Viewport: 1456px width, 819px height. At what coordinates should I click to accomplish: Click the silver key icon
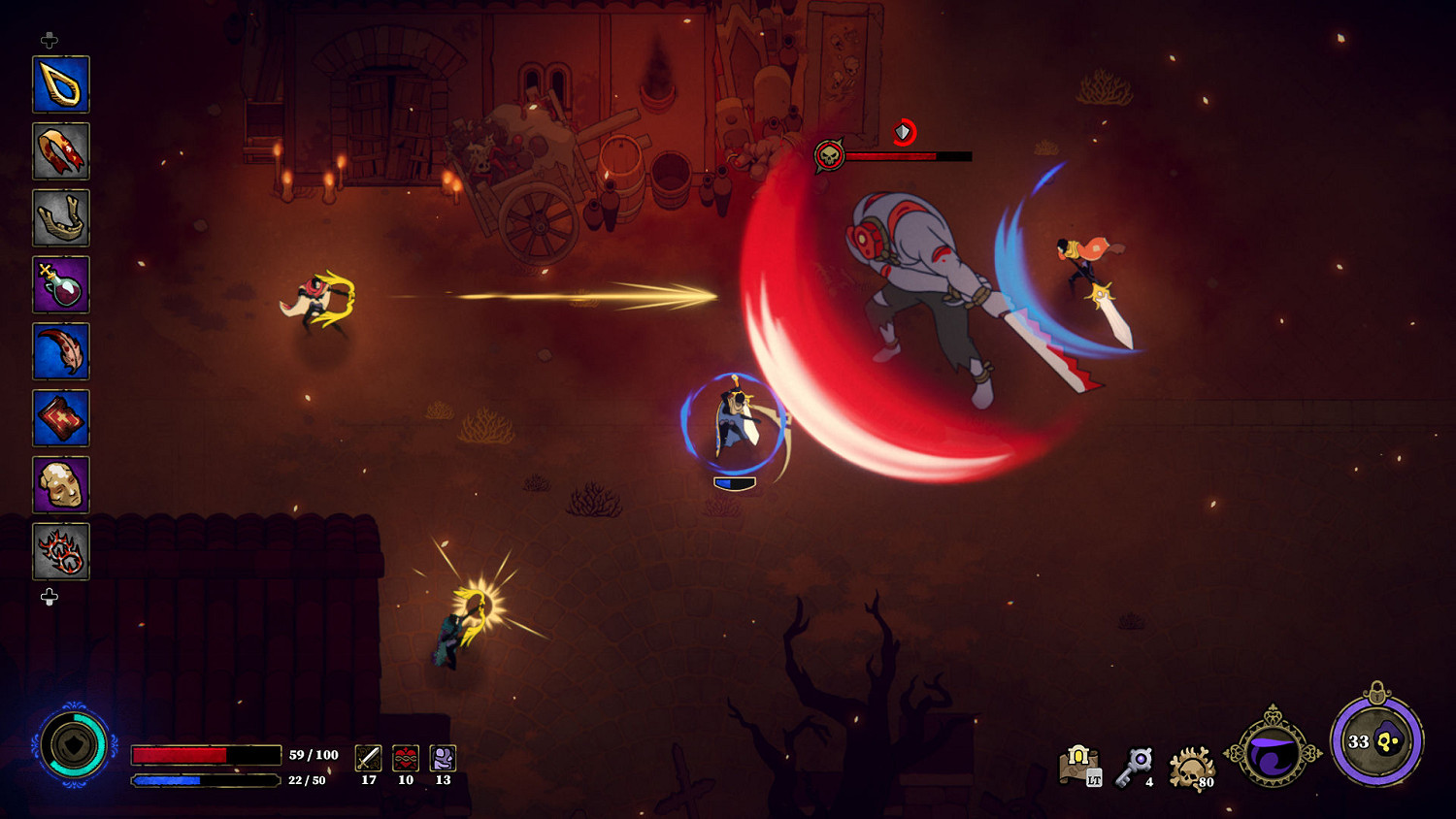pos(1135,766)
